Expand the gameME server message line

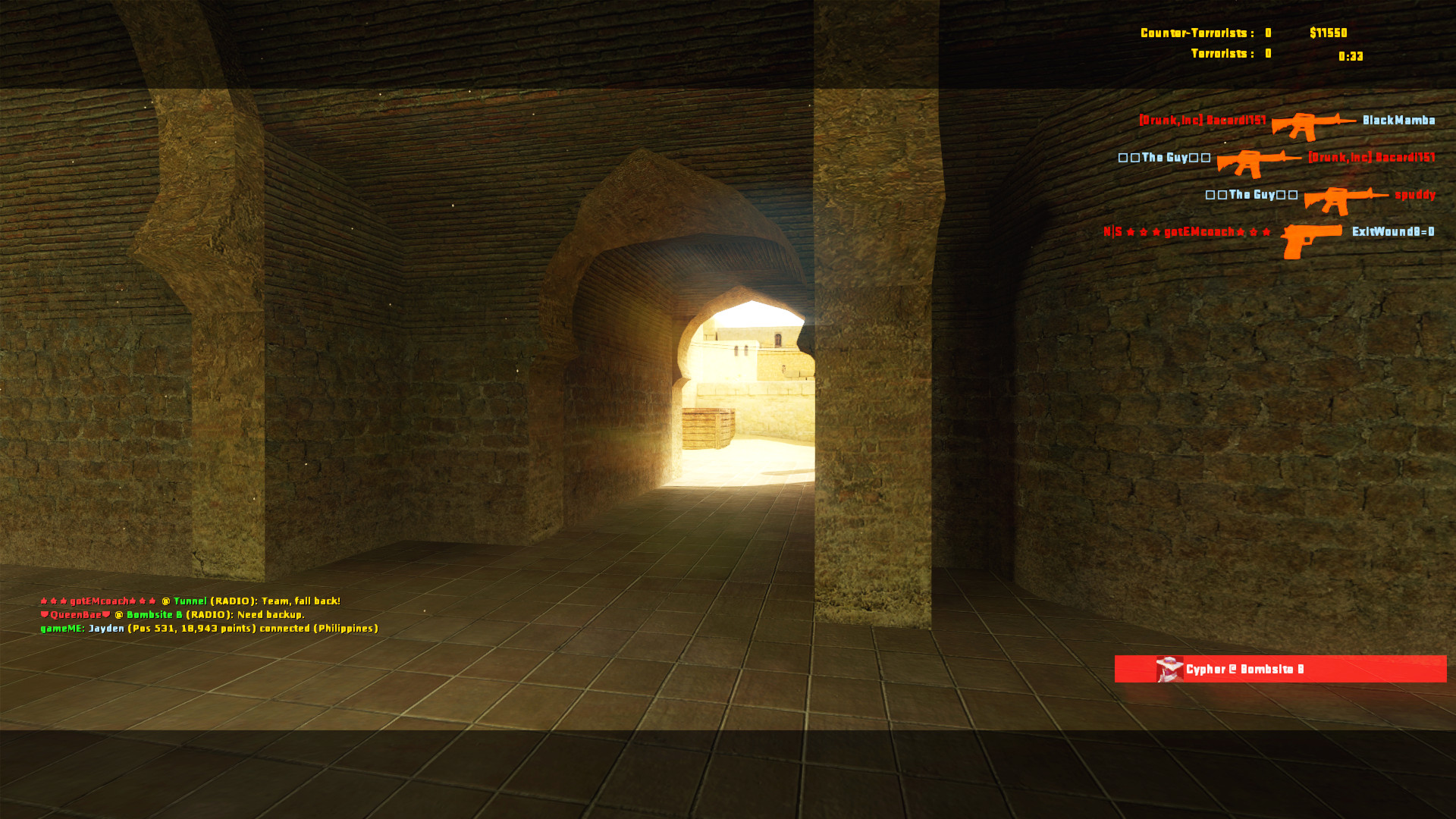point(209,628)
